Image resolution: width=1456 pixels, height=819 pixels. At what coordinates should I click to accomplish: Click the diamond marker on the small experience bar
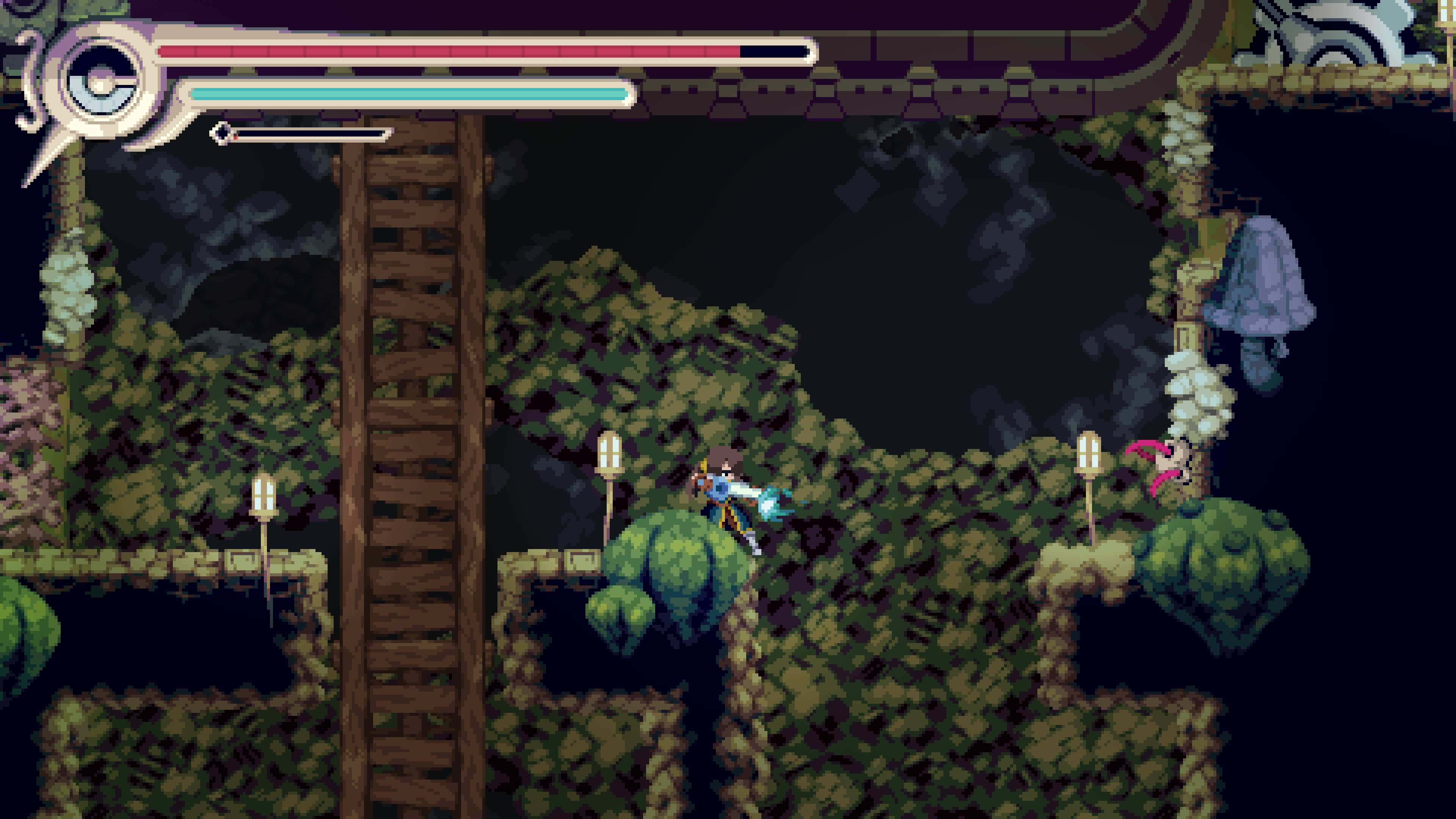point(220,134)
